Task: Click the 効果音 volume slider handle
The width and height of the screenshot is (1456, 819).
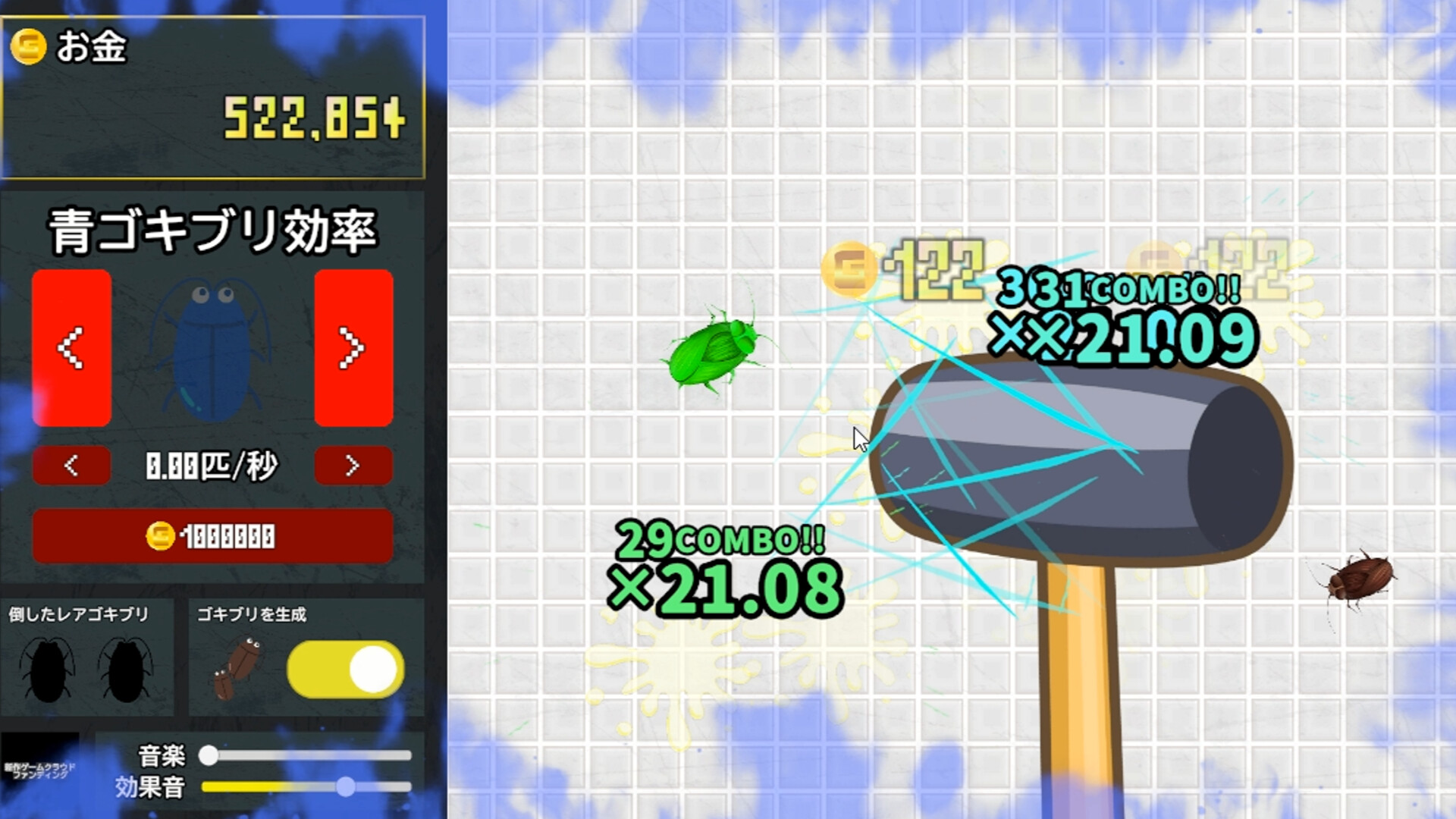Action: pyautogui.click(x=347, y=787)
